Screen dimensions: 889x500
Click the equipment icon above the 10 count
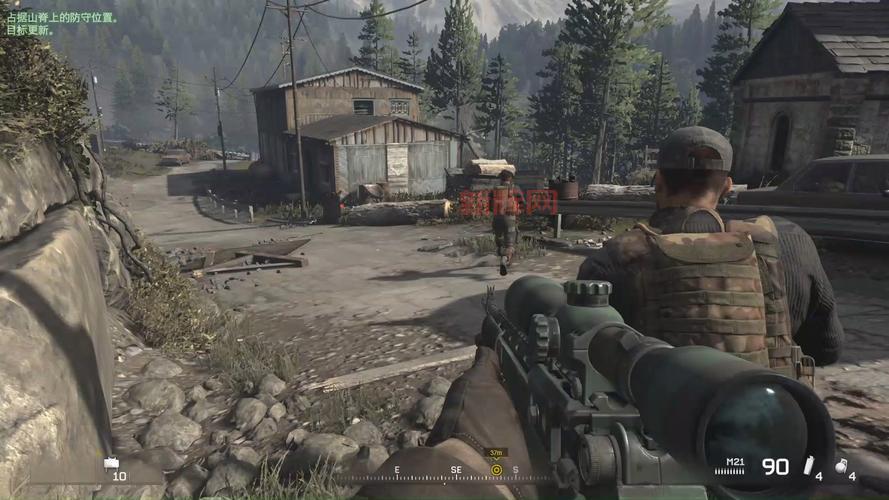point(111,463)
